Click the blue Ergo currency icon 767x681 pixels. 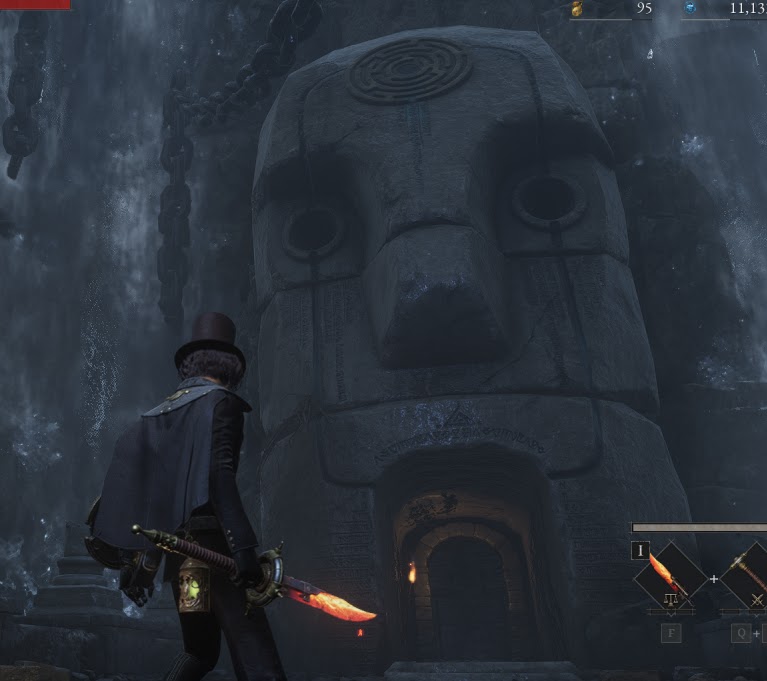click(690, 9)
